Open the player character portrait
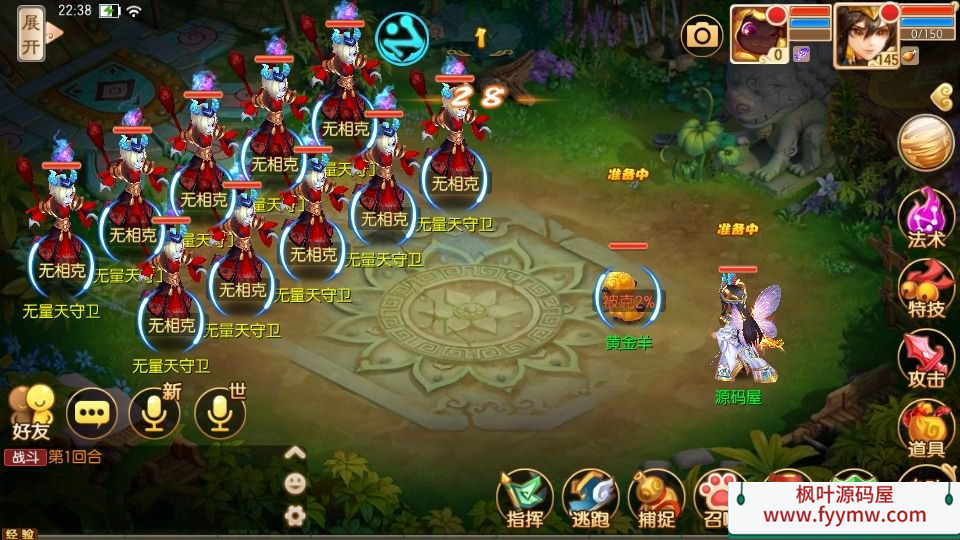This screenshot has width=960, height=540. click(864, 33)
